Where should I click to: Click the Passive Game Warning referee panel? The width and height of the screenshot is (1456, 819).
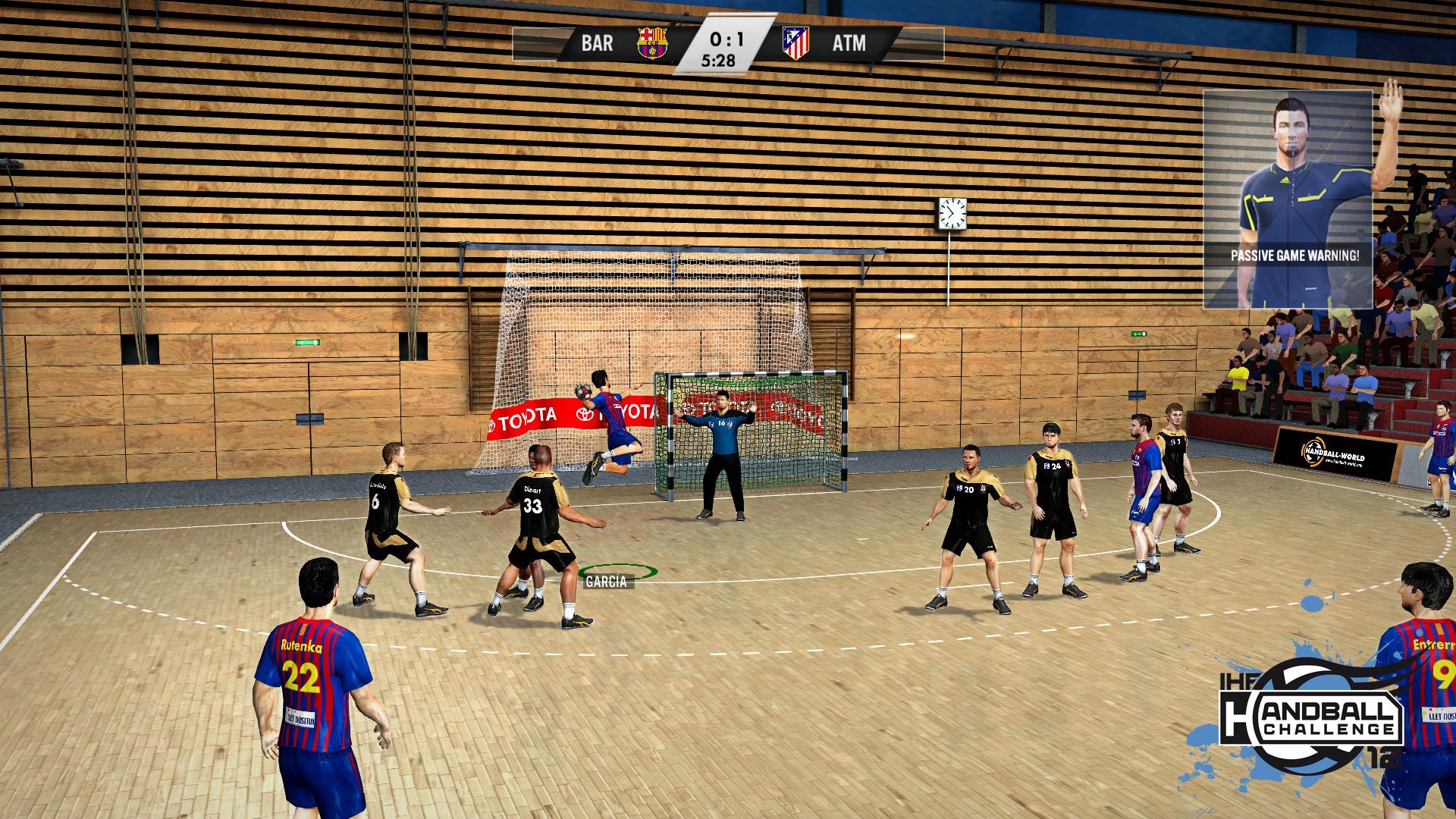[x=1288, y=200]
